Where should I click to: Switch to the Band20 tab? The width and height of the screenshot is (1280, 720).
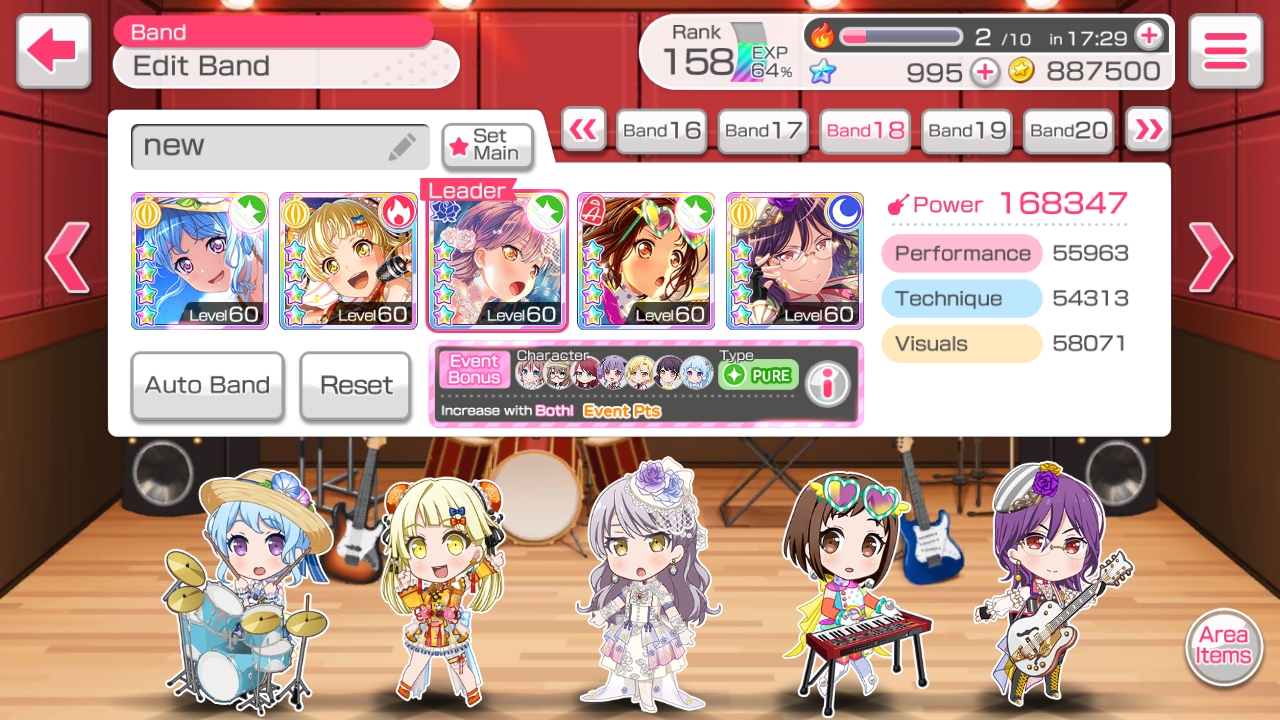point(1068,131)
